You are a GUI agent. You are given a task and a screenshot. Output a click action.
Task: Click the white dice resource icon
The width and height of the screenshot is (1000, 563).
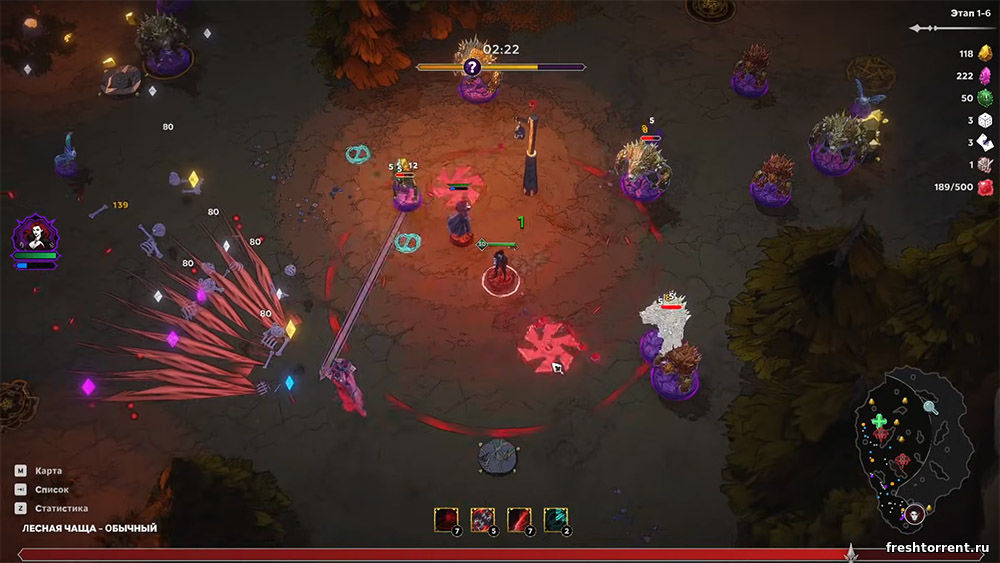point(985,120)
